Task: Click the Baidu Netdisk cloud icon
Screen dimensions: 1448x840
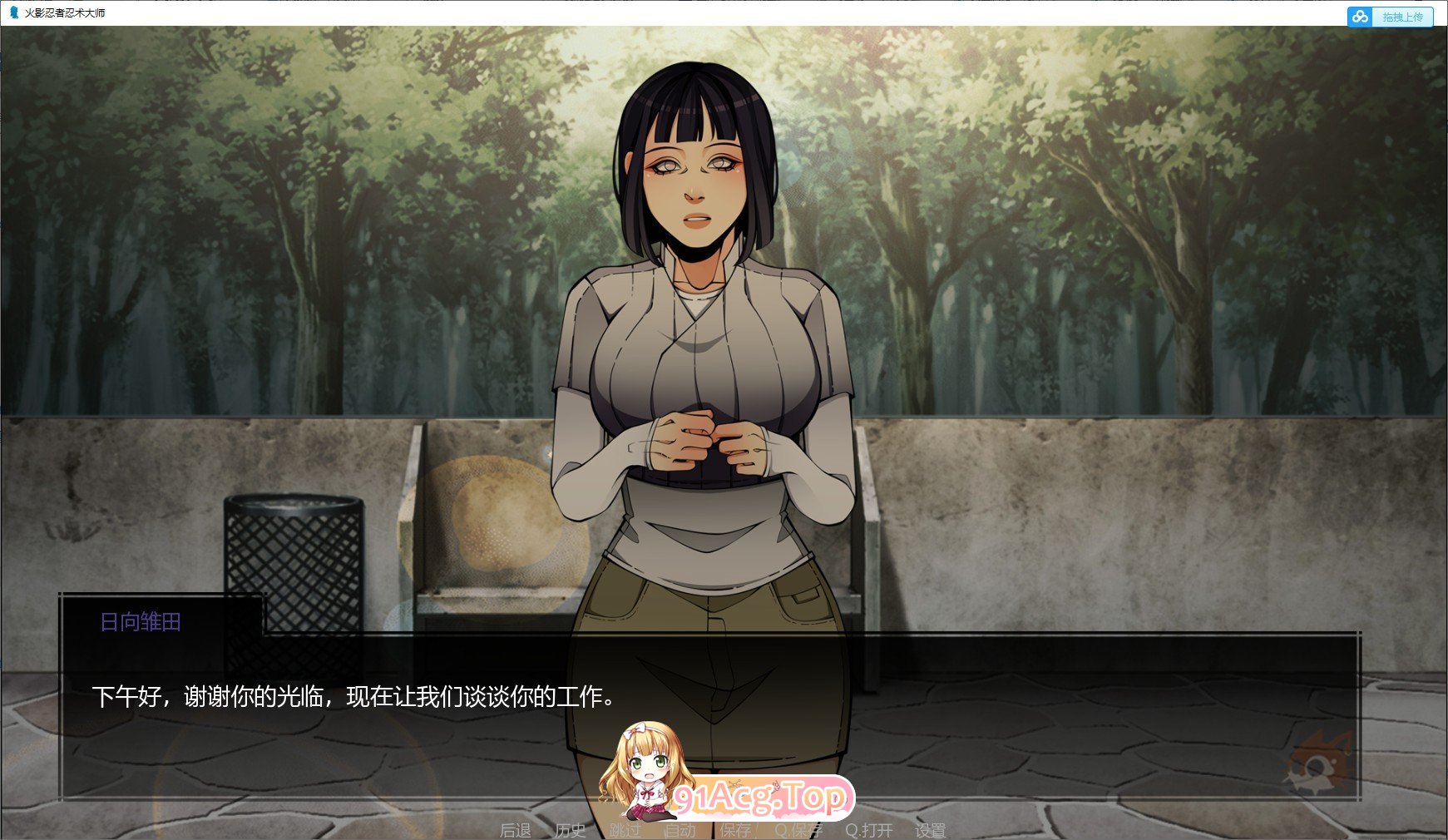Action: pos(1361,17)
